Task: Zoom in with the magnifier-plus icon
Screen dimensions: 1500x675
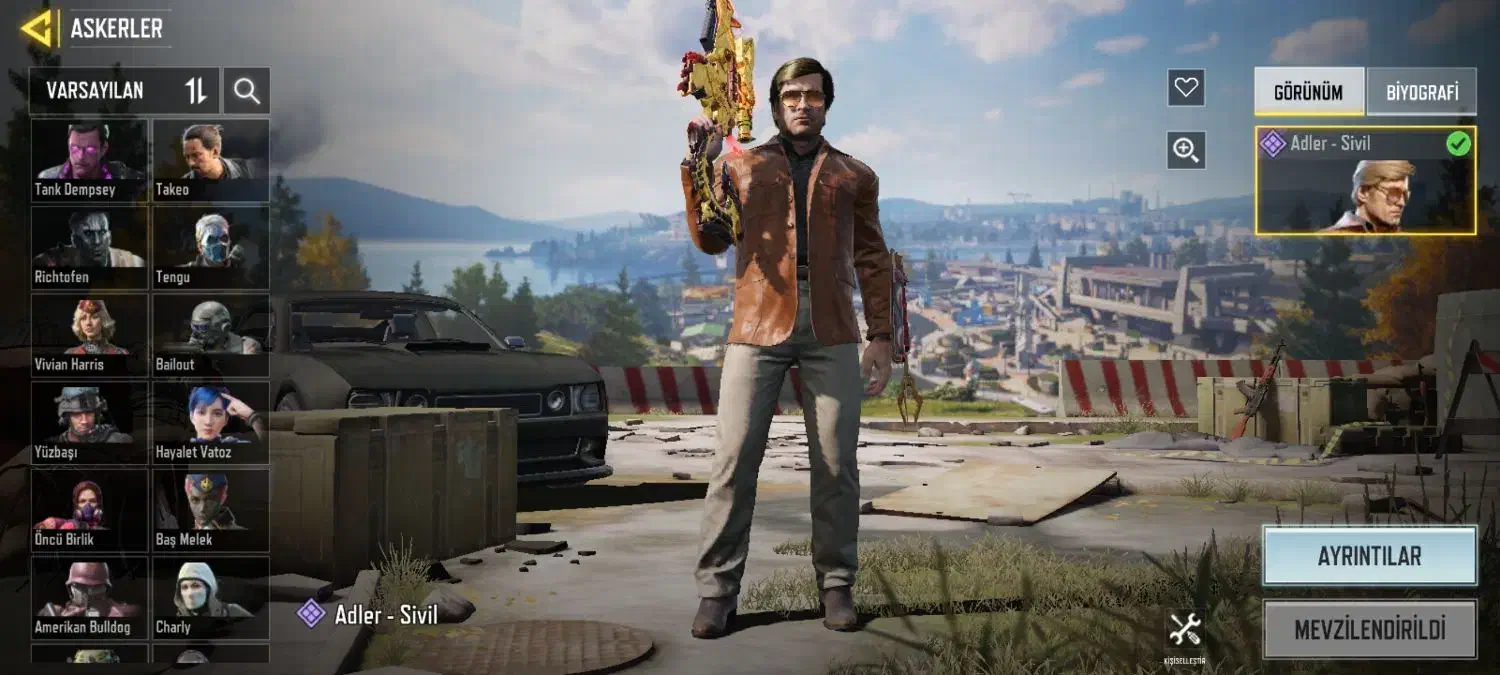Action: point(1186,150)
